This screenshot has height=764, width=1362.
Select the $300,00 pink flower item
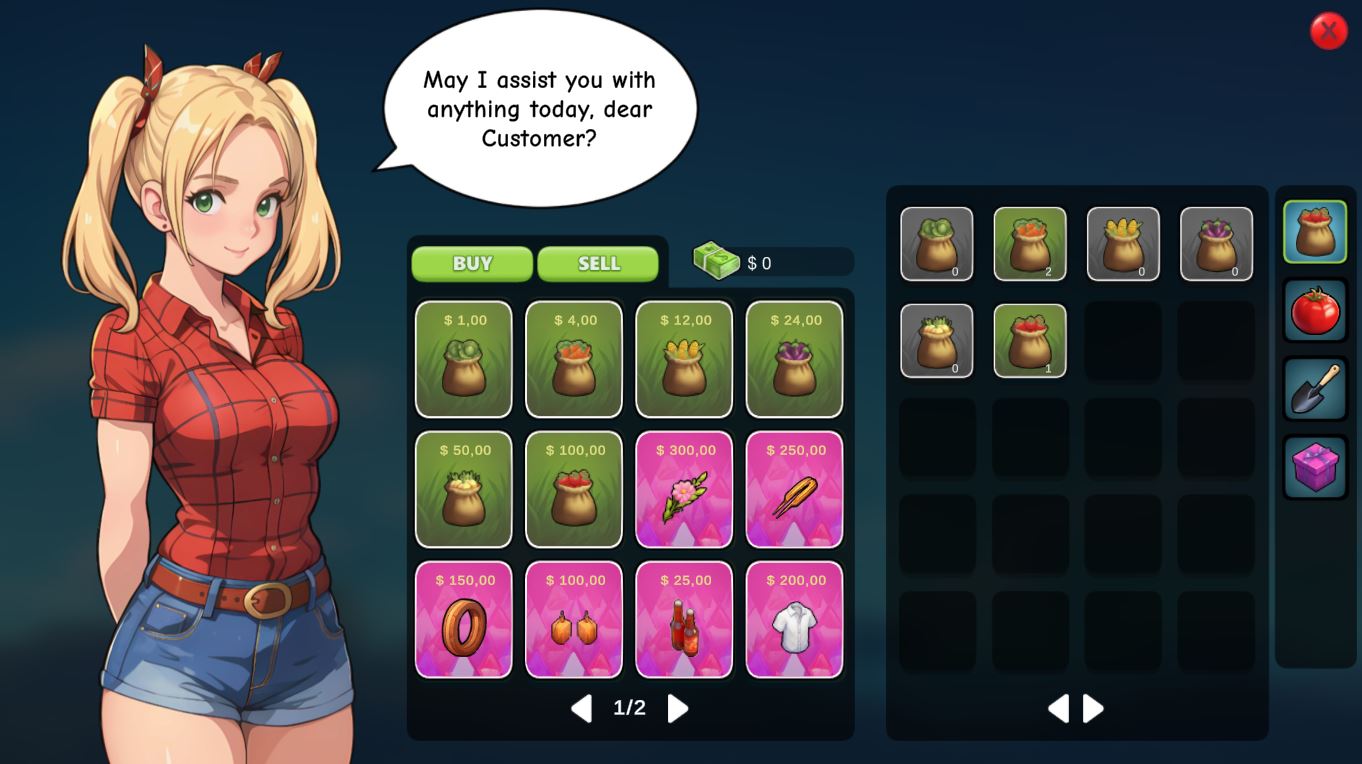pyautogui.click(x=684, y=489)
